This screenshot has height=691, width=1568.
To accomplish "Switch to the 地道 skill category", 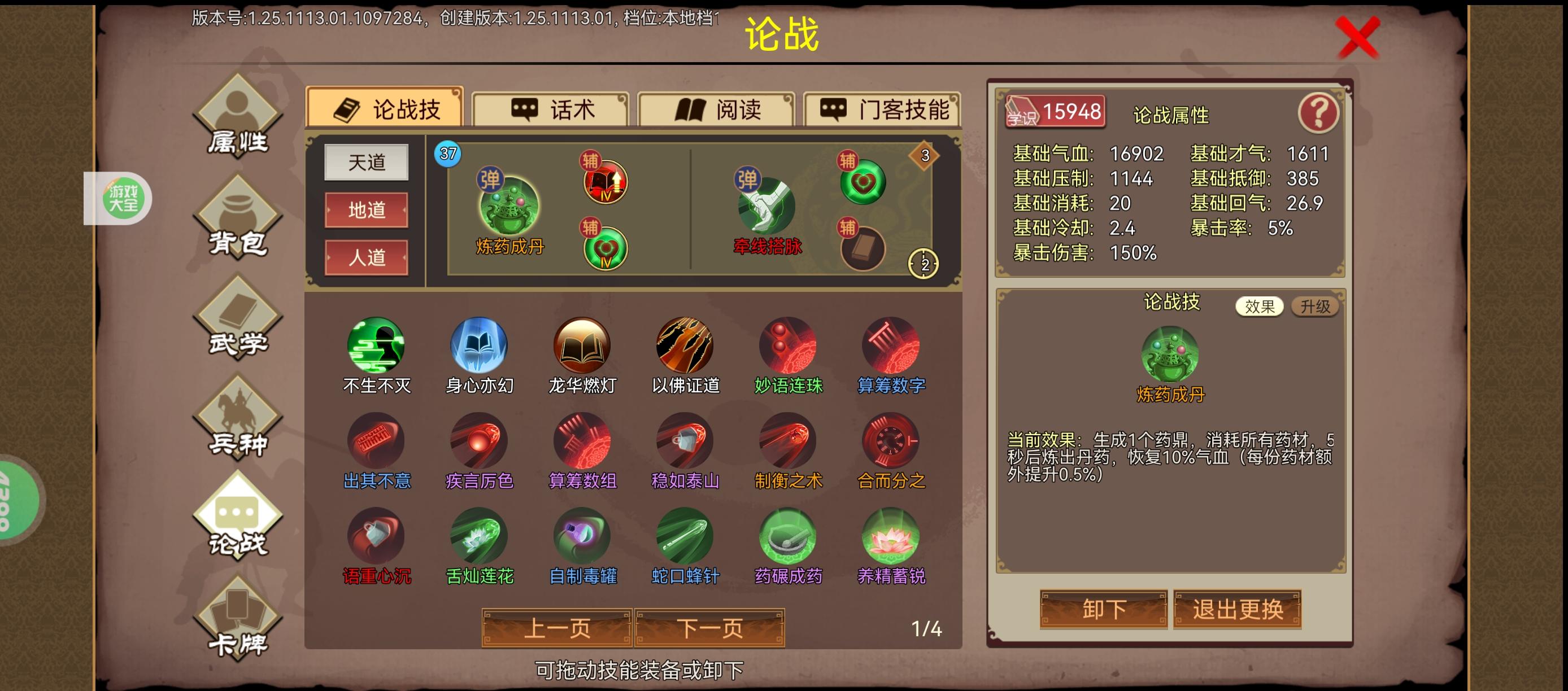I will pos(367,211).
